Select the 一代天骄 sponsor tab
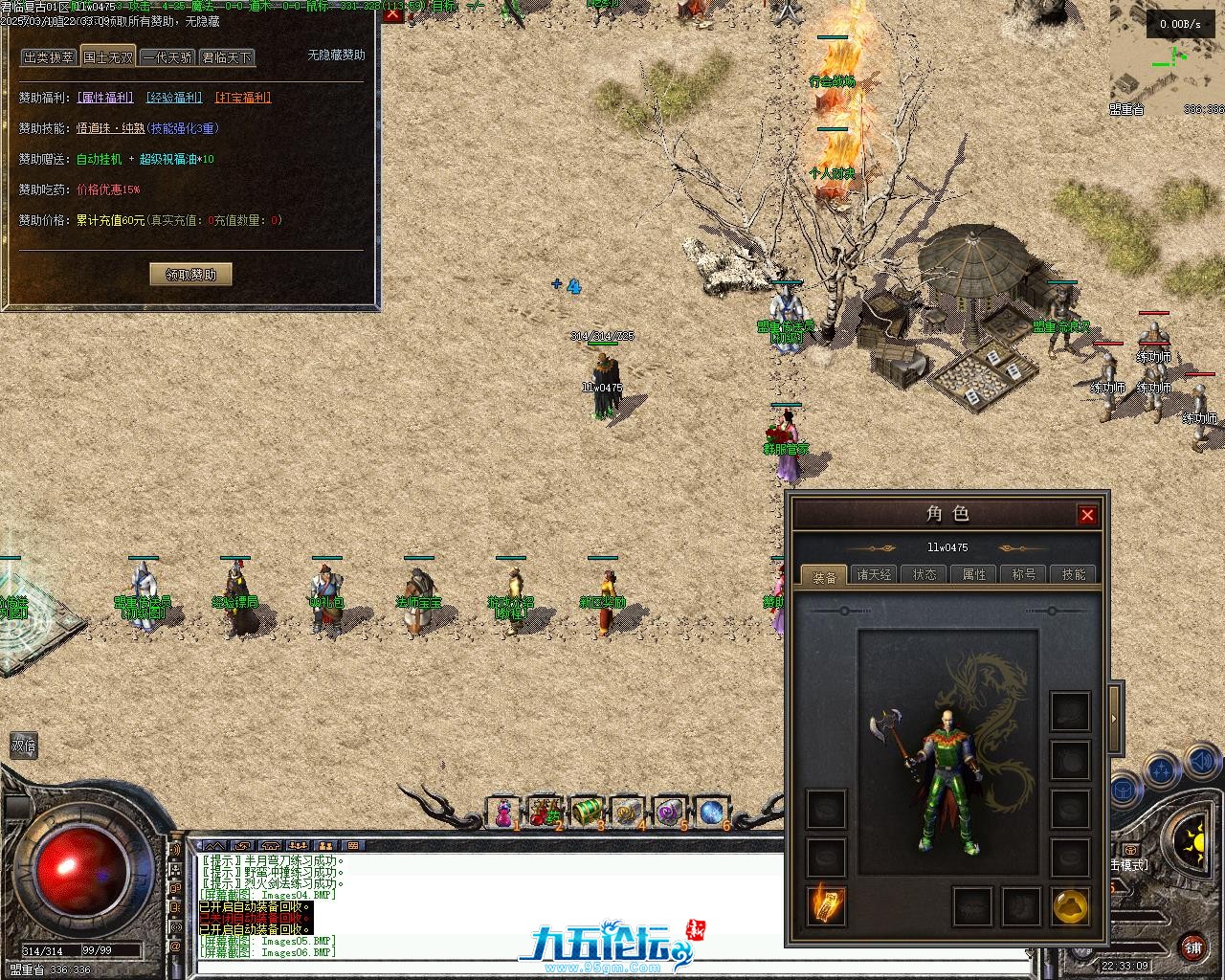Viewport: 1225px width, 980px height. point(167,57)
